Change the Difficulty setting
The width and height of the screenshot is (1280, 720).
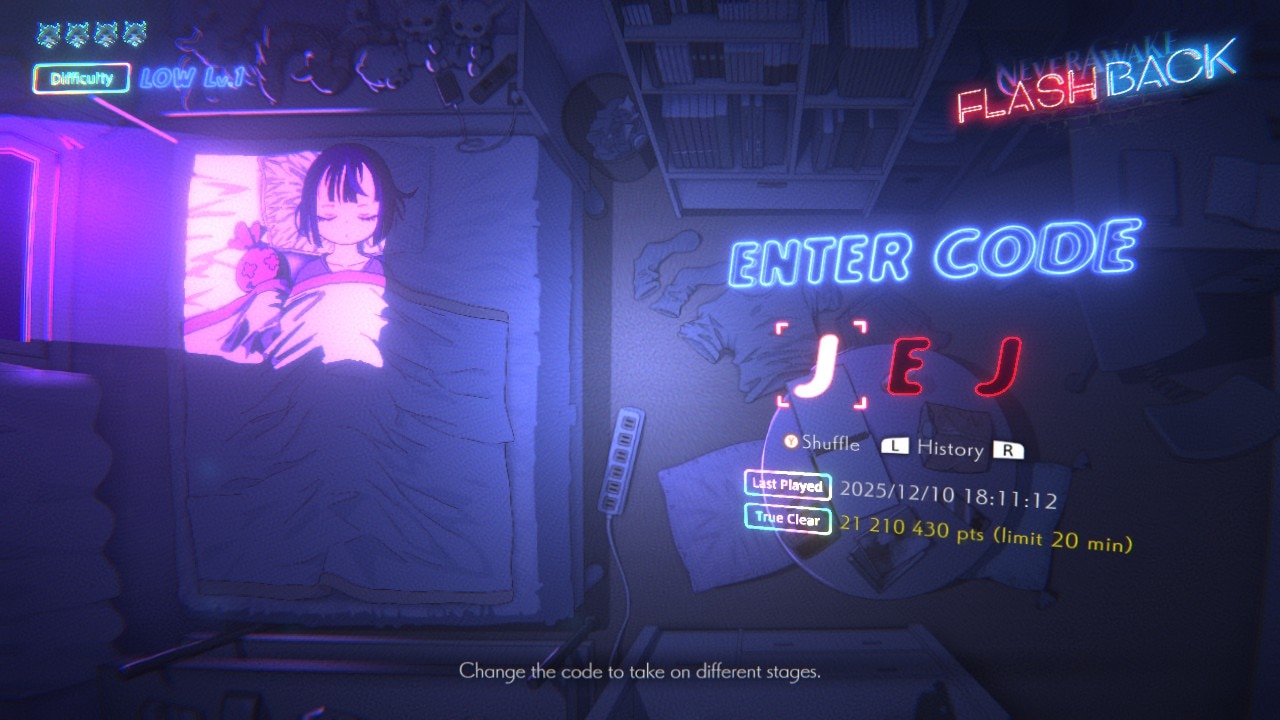coord(82,79)
